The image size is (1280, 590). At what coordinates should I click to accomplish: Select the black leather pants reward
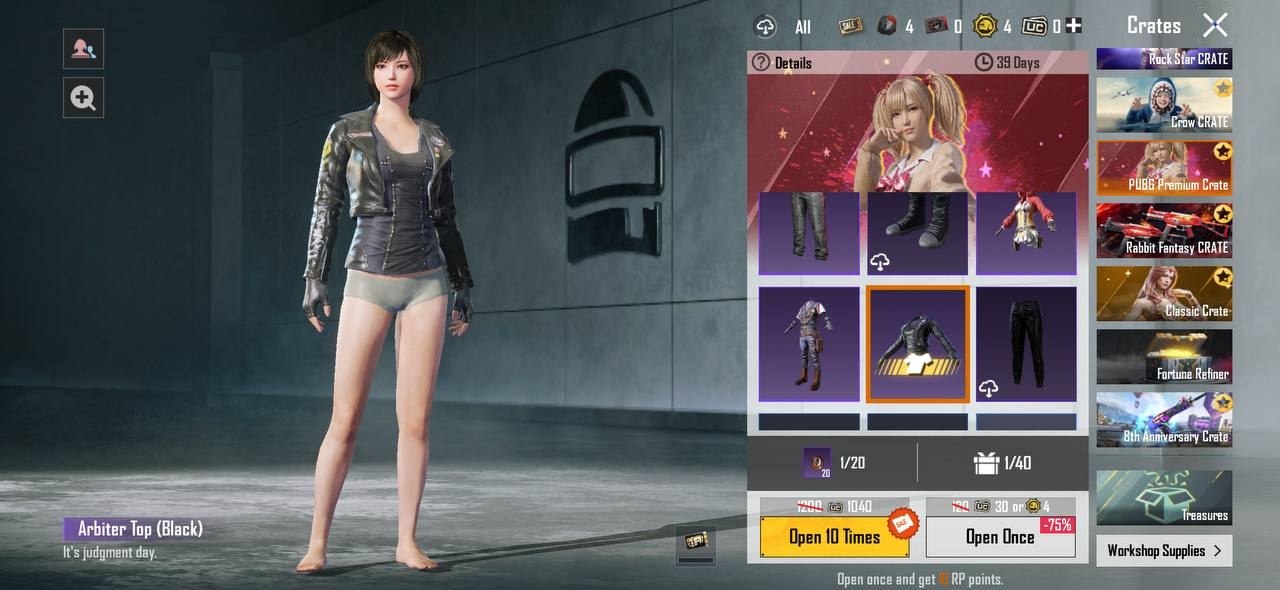point(1026,344)
